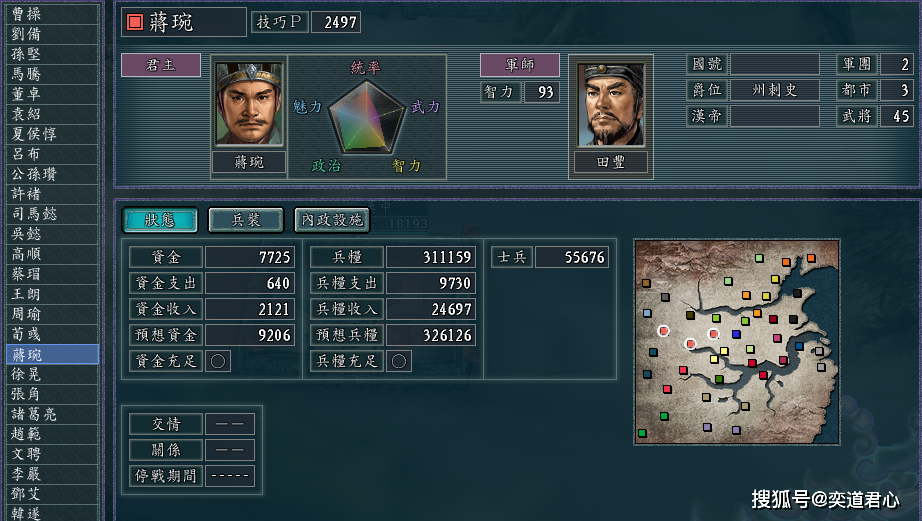Select 劉備 in the ruler list
922x521 pixels.
[50, 33]
